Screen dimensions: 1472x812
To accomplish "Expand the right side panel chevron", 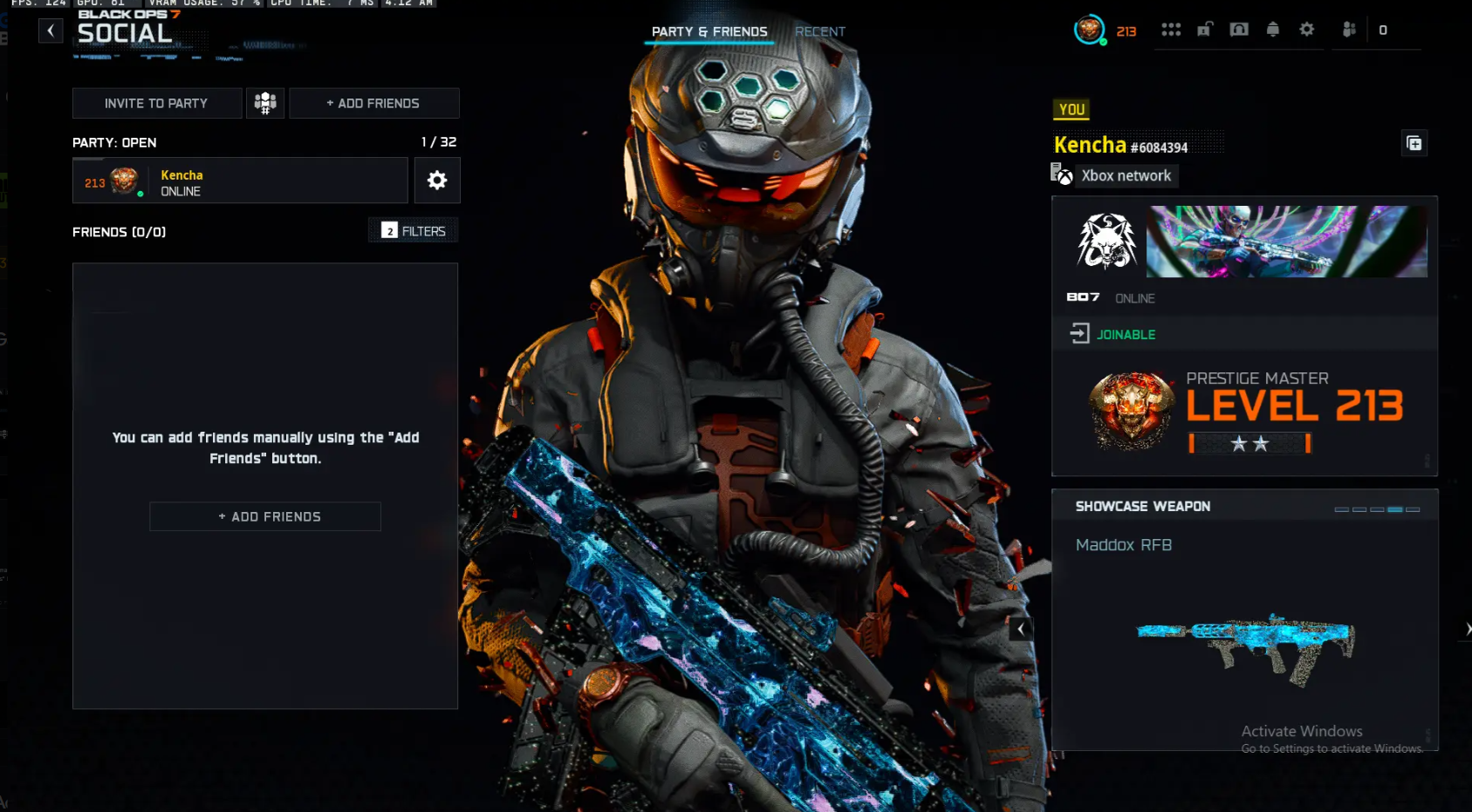I will (1467, 628).
